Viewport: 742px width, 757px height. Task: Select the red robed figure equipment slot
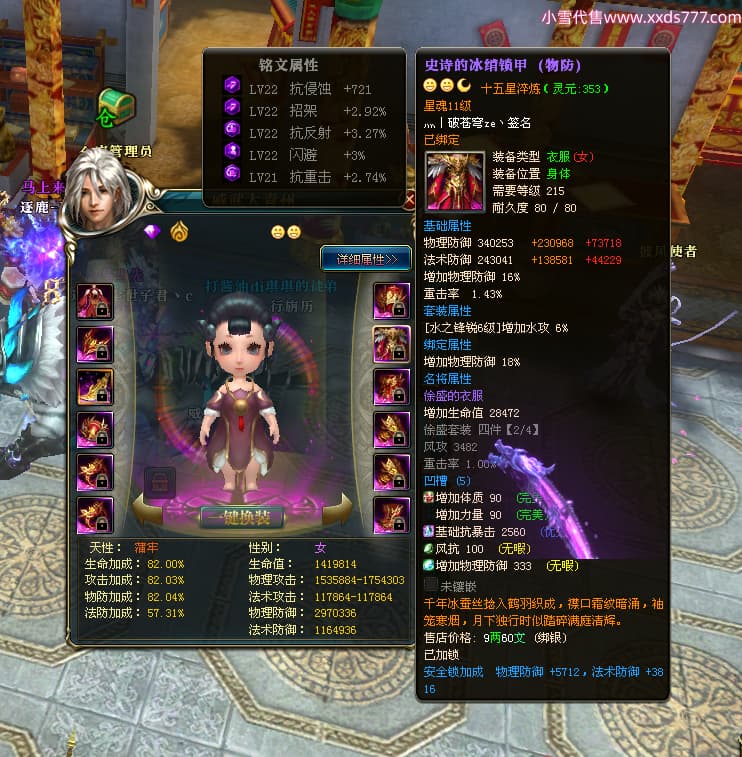[x=95, y=302]
